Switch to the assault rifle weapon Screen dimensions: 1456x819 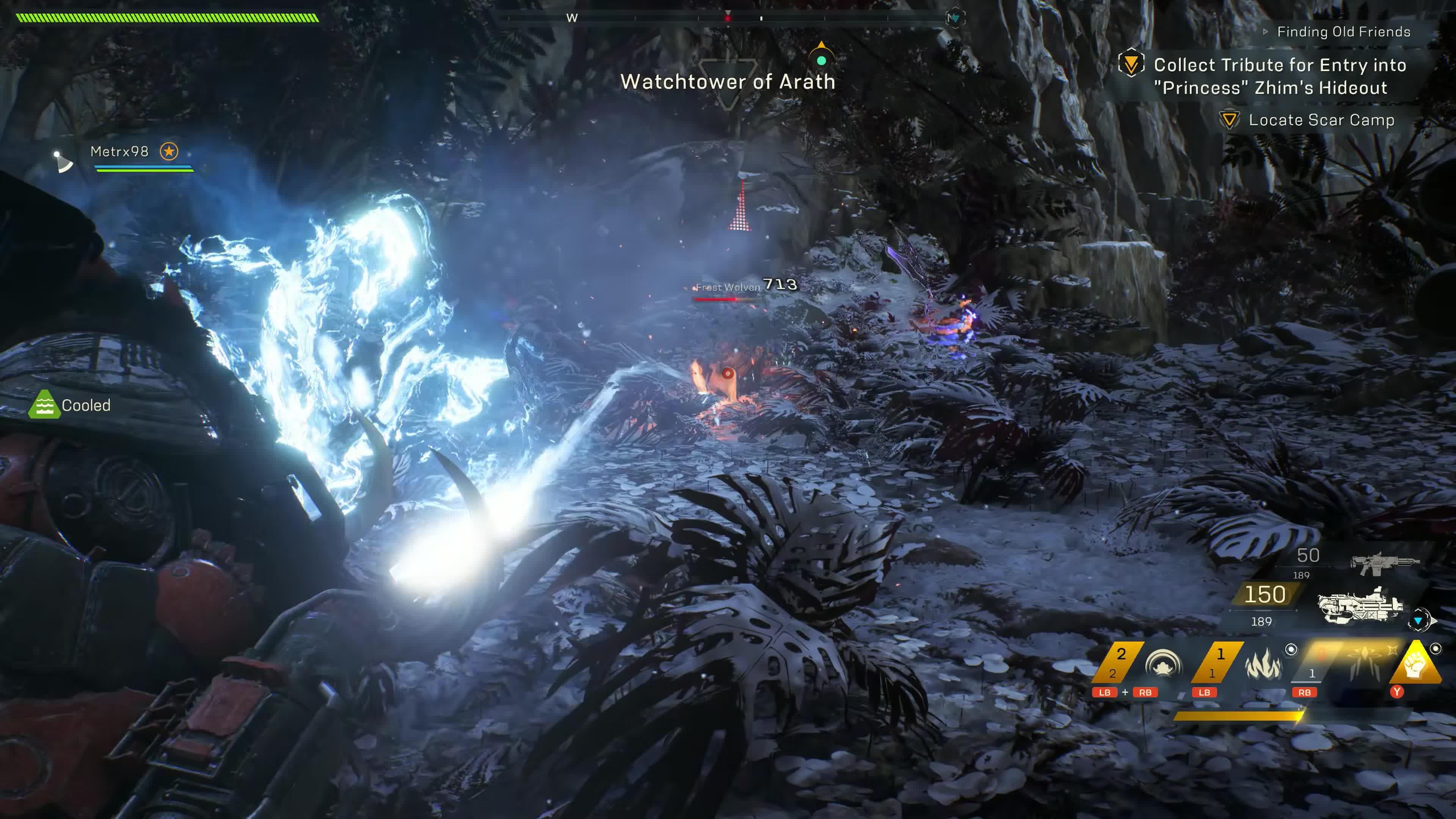point(1384,562)
